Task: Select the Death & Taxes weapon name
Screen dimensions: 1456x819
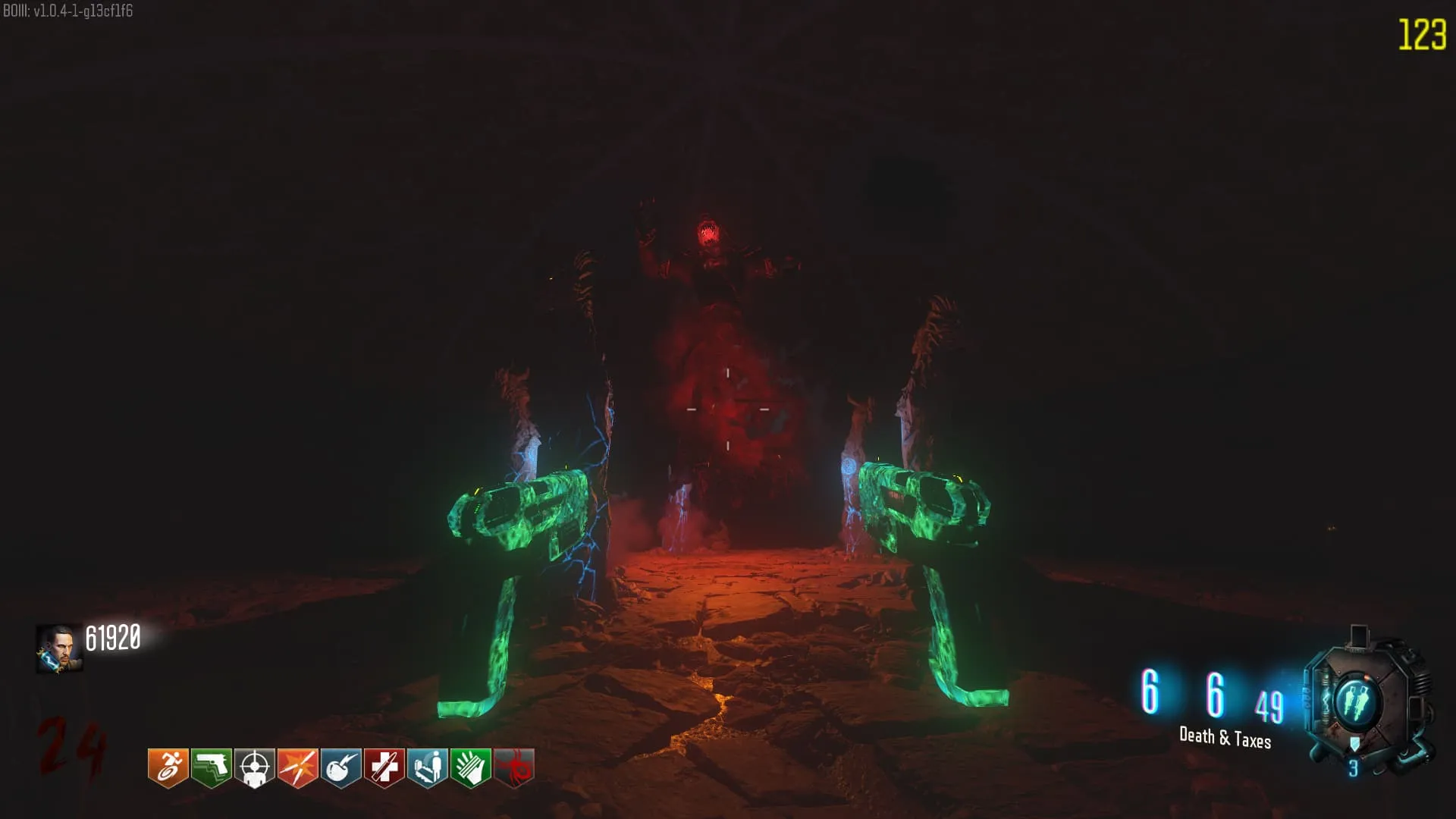Action: coord(1225,737)
